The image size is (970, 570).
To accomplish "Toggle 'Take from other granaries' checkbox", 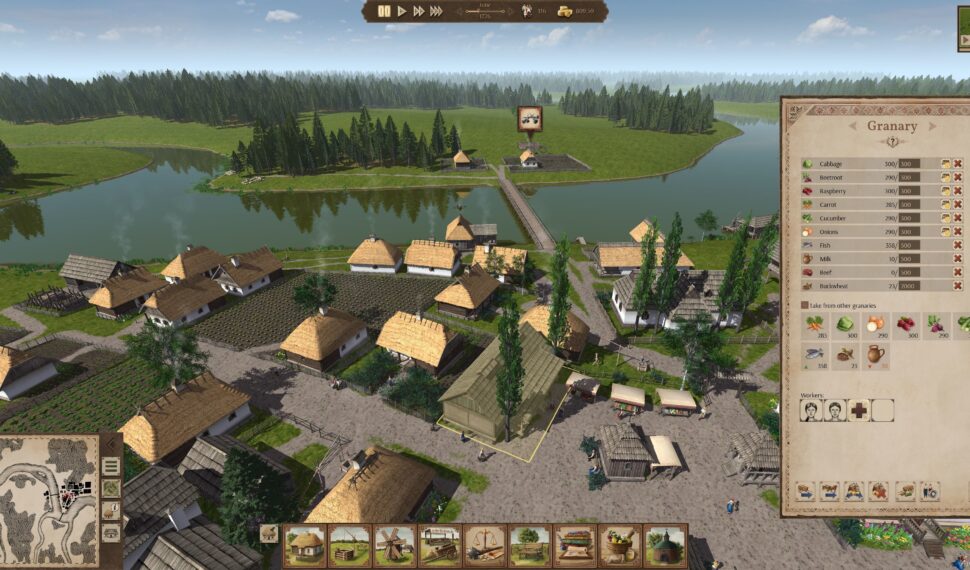I will 805,304.
